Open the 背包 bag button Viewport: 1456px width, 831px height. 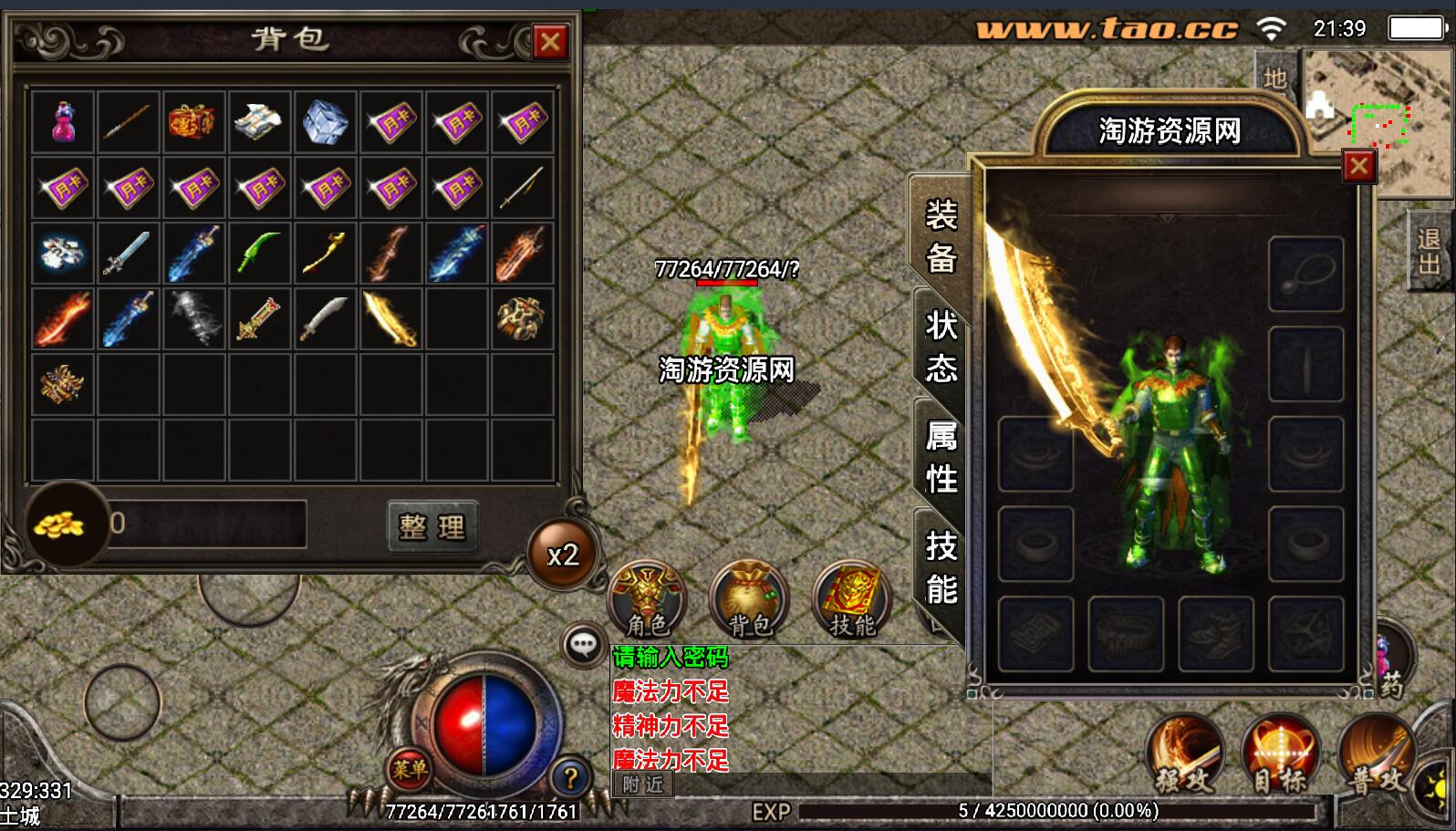point(749,599)
